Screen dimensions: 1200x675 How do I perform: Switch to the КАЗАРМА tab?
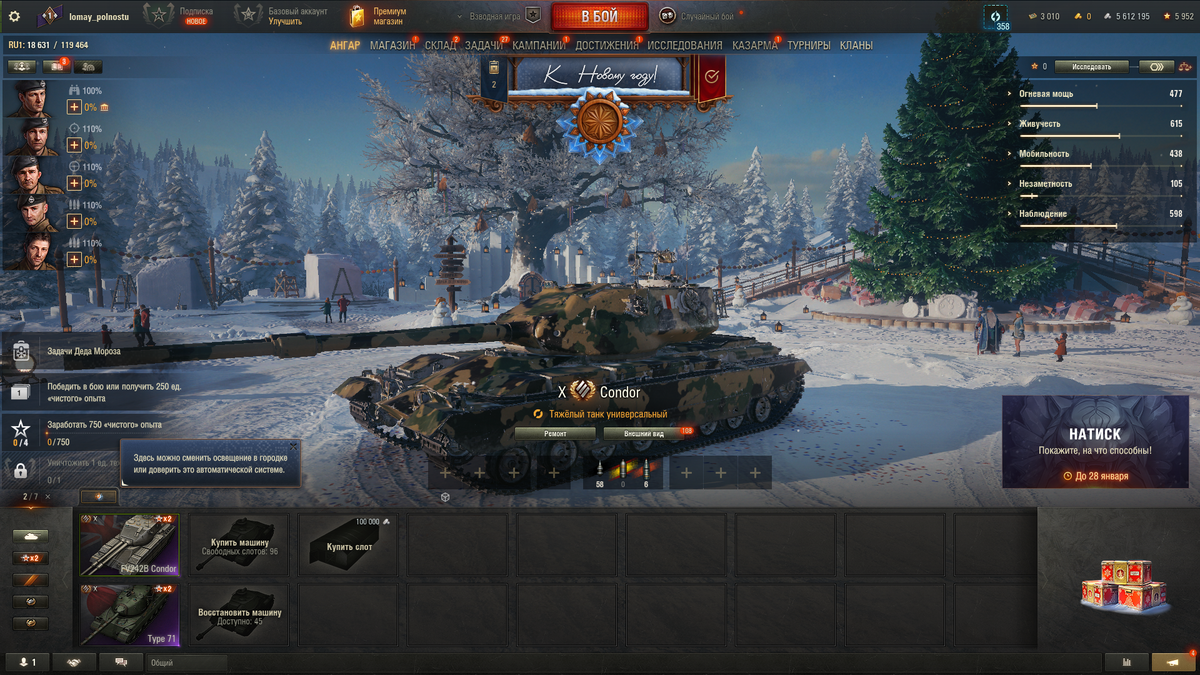tap(755, 45)
